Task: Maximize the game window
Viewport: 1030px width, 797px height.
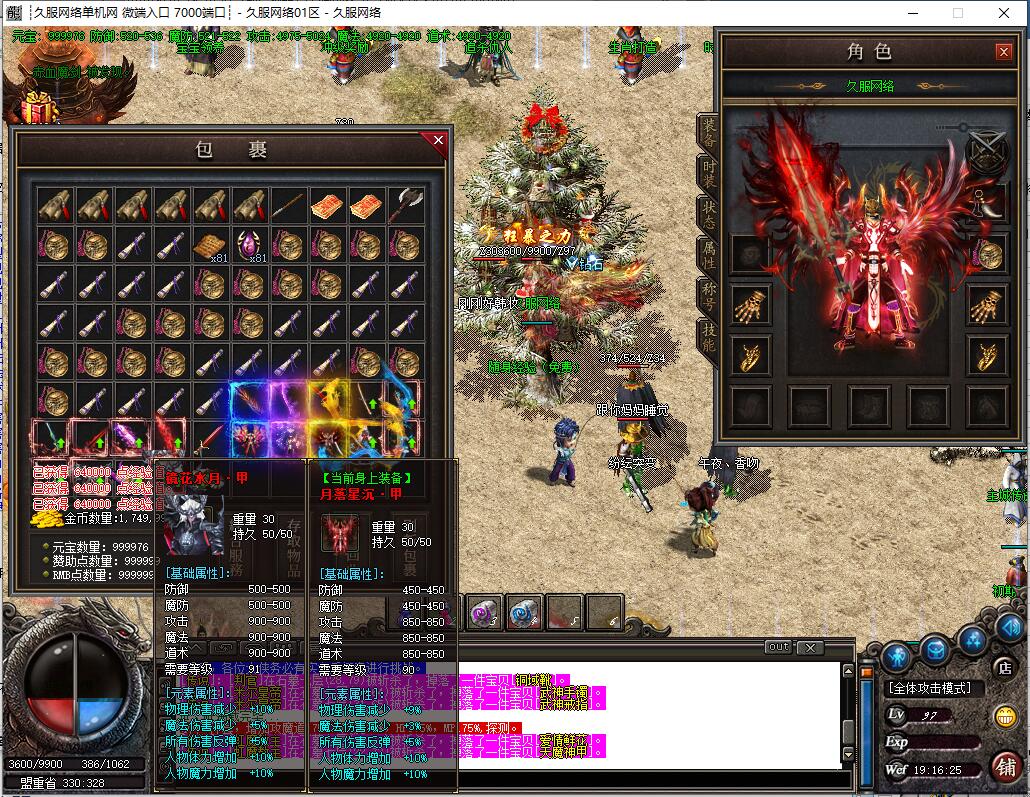Action: tap(957, 13)
